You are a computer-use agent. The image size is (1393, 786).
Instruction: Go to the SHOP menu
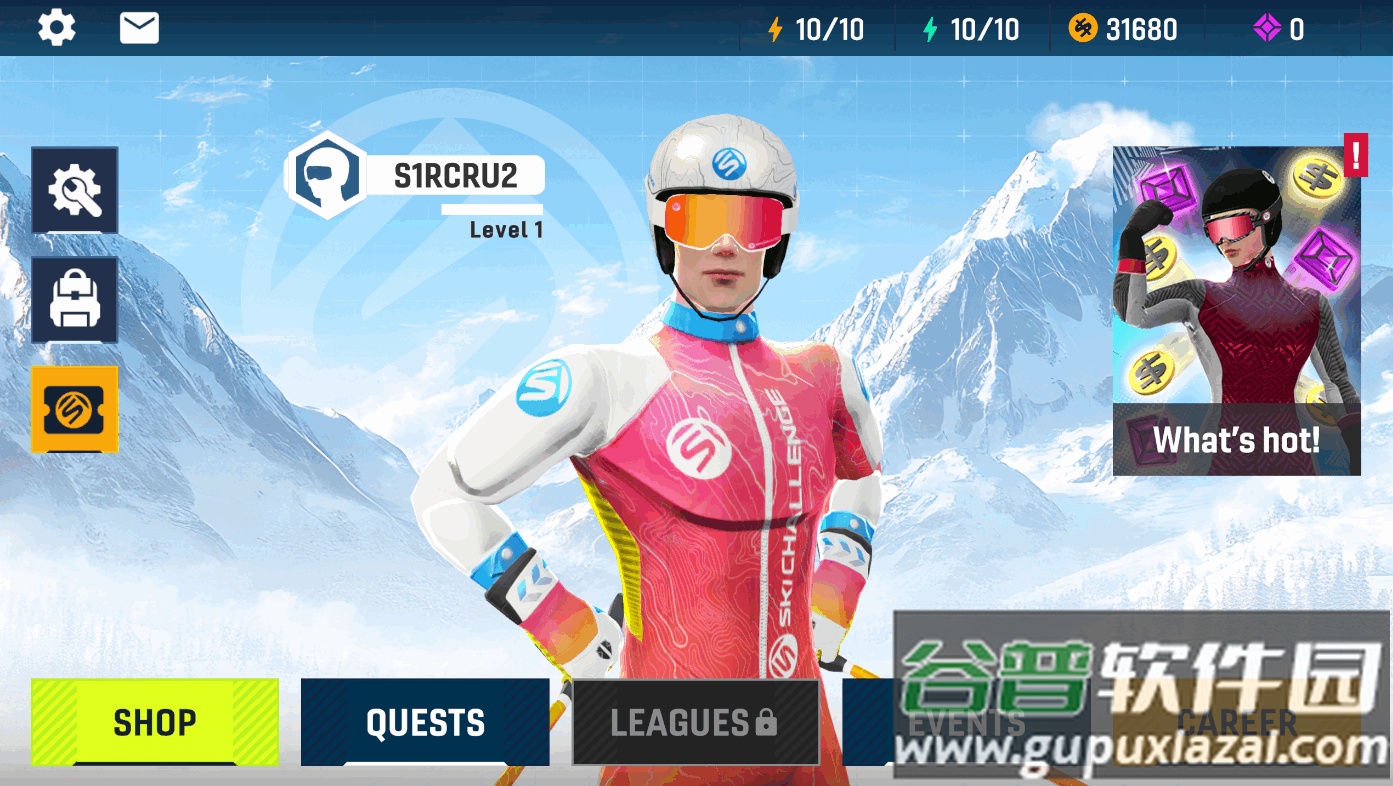tap(155, 722)
